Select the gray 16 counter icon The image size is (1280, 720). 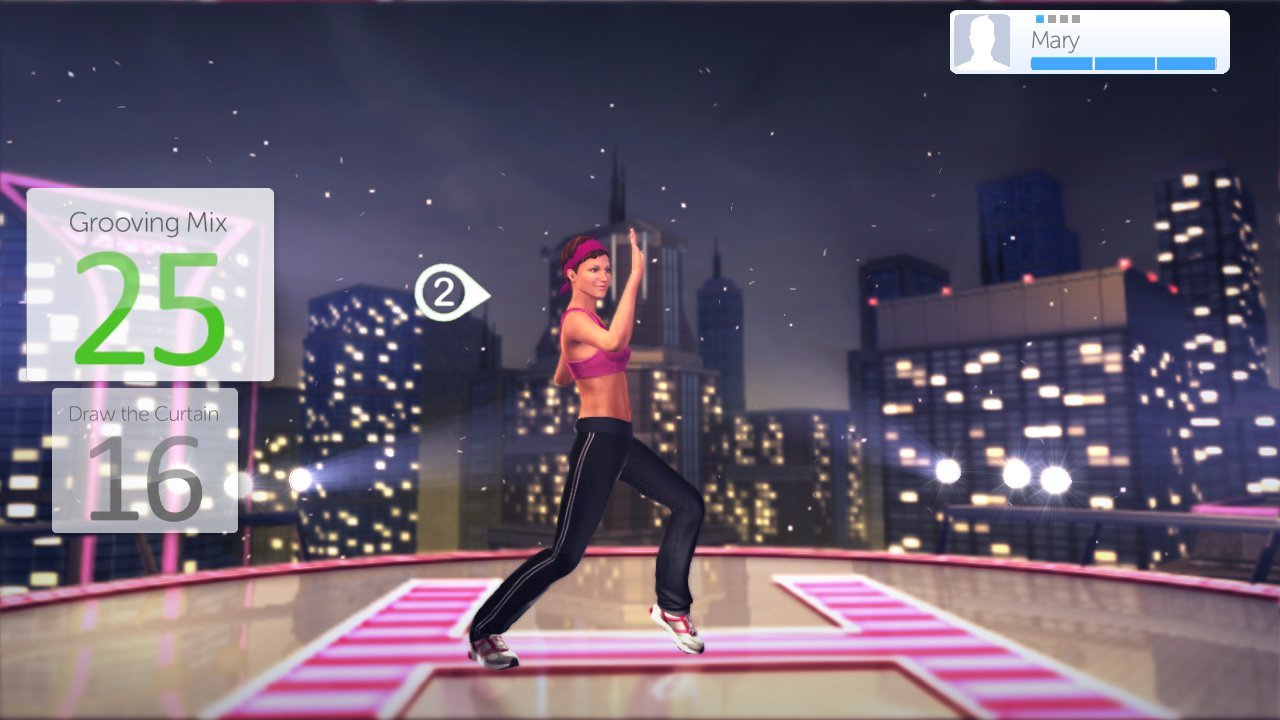[x=143, y=478]
